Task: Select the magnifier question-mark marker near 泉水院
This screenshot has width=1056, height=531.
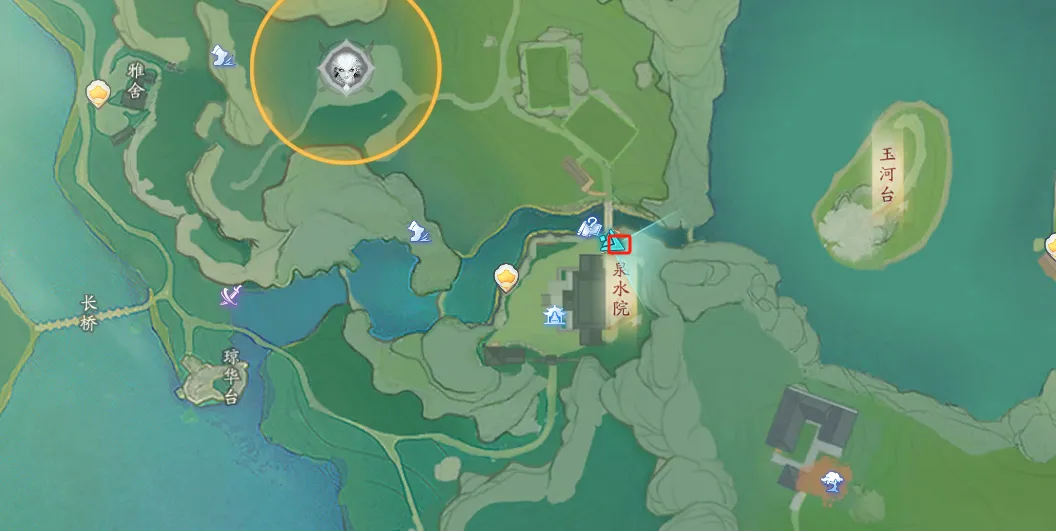Action: [x=590, y=227]
